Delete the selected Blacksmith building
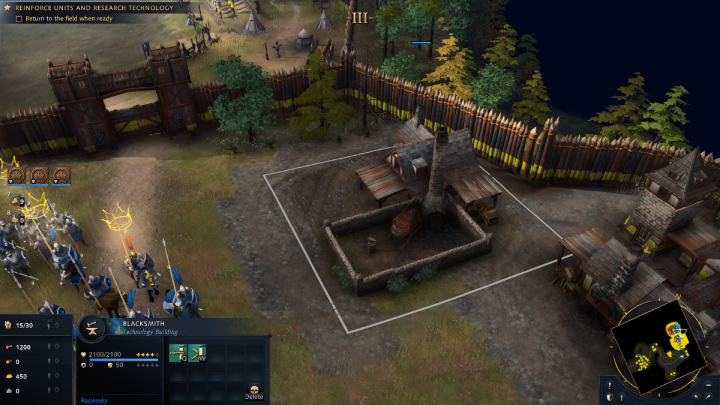720x405 pixels. tap(254, 391)
